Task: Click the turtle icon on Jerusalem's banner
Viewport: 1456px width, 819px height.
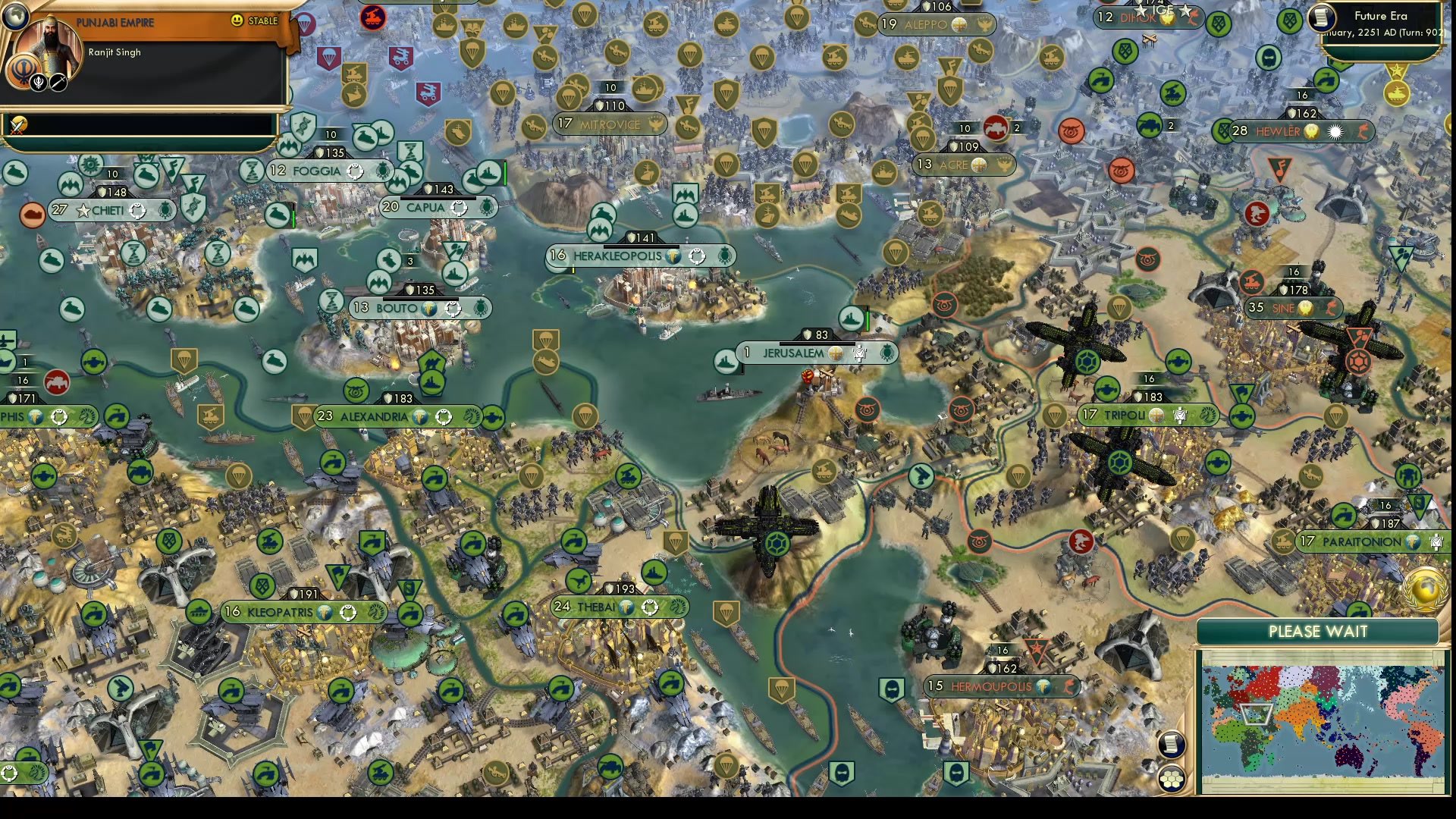Action: pos(886,353)
